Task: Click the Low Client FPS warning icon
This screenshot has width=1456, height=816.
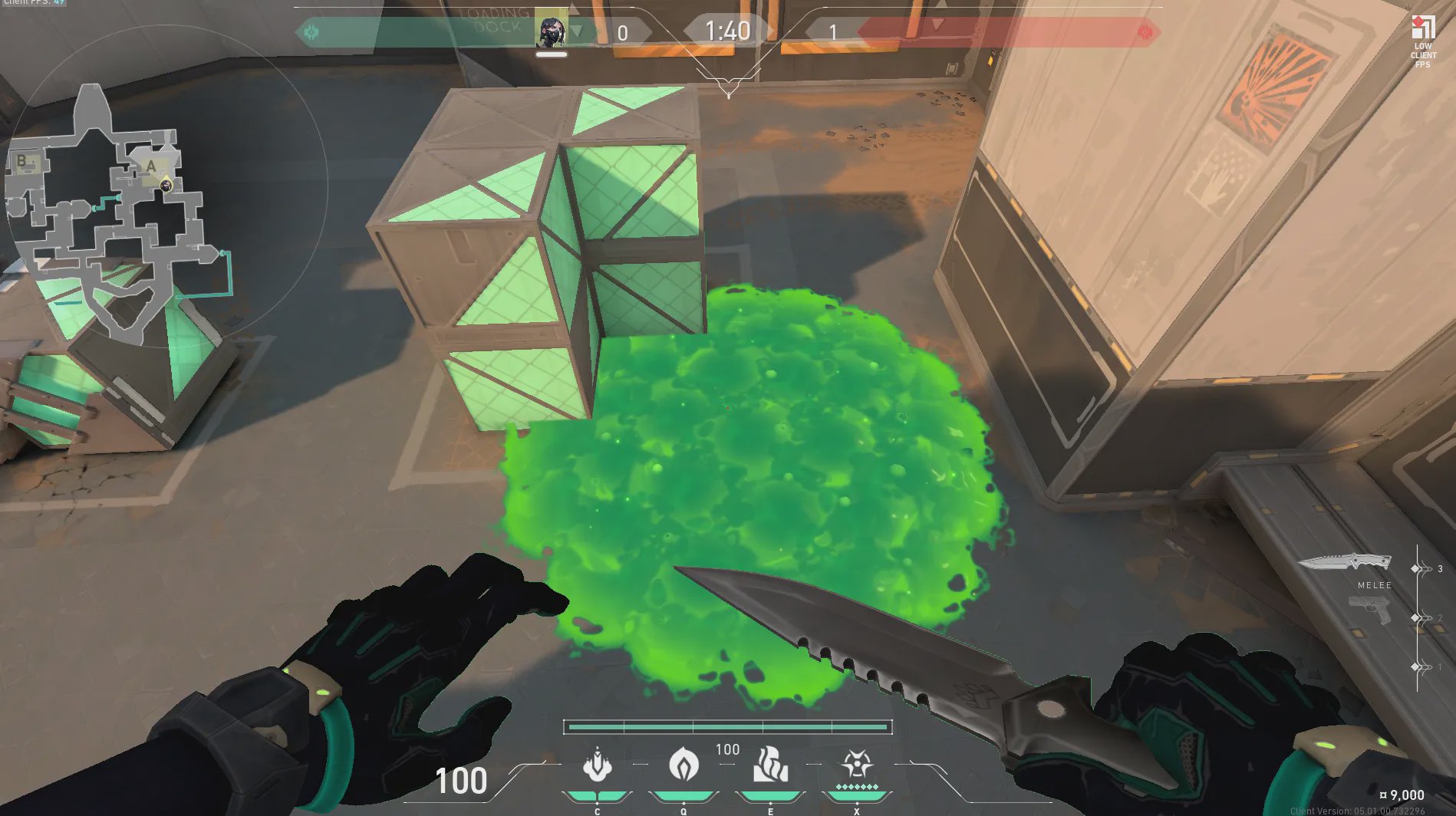Action: (1423, 29)
